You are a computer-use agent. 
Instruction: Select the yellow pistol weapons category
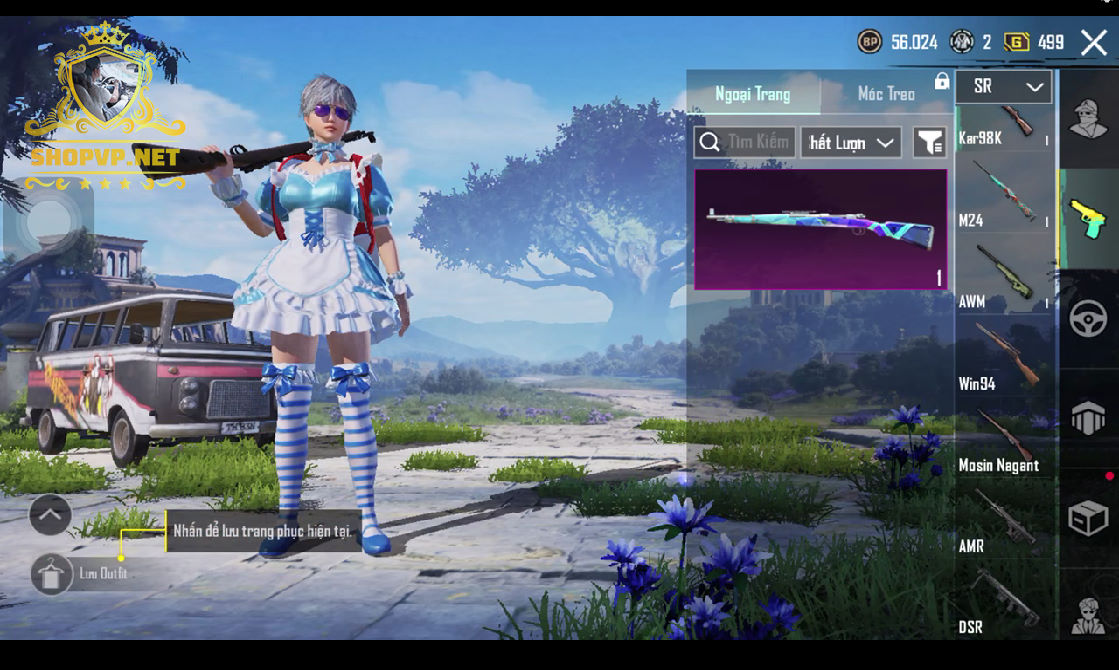tap(1088, 218)
